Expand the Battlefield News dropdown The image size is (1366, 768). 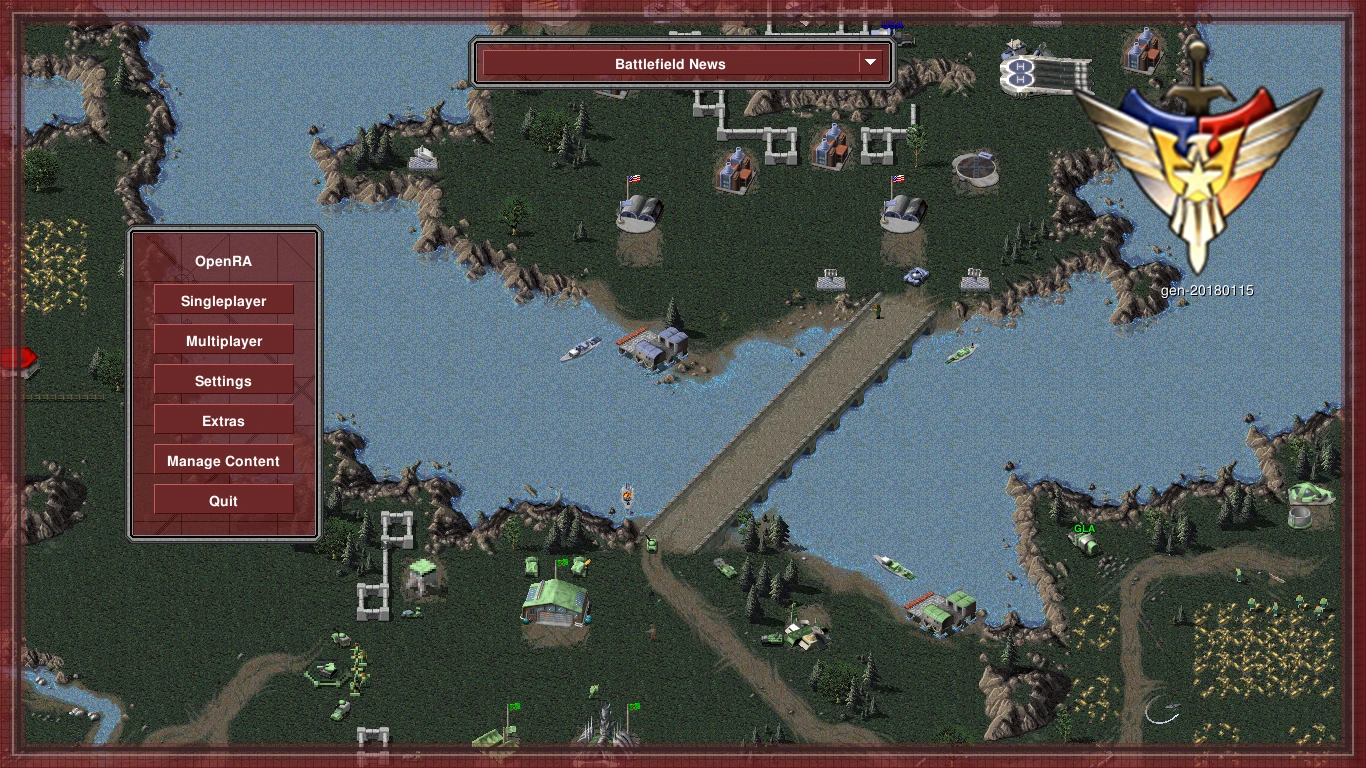tap(684, 64)
